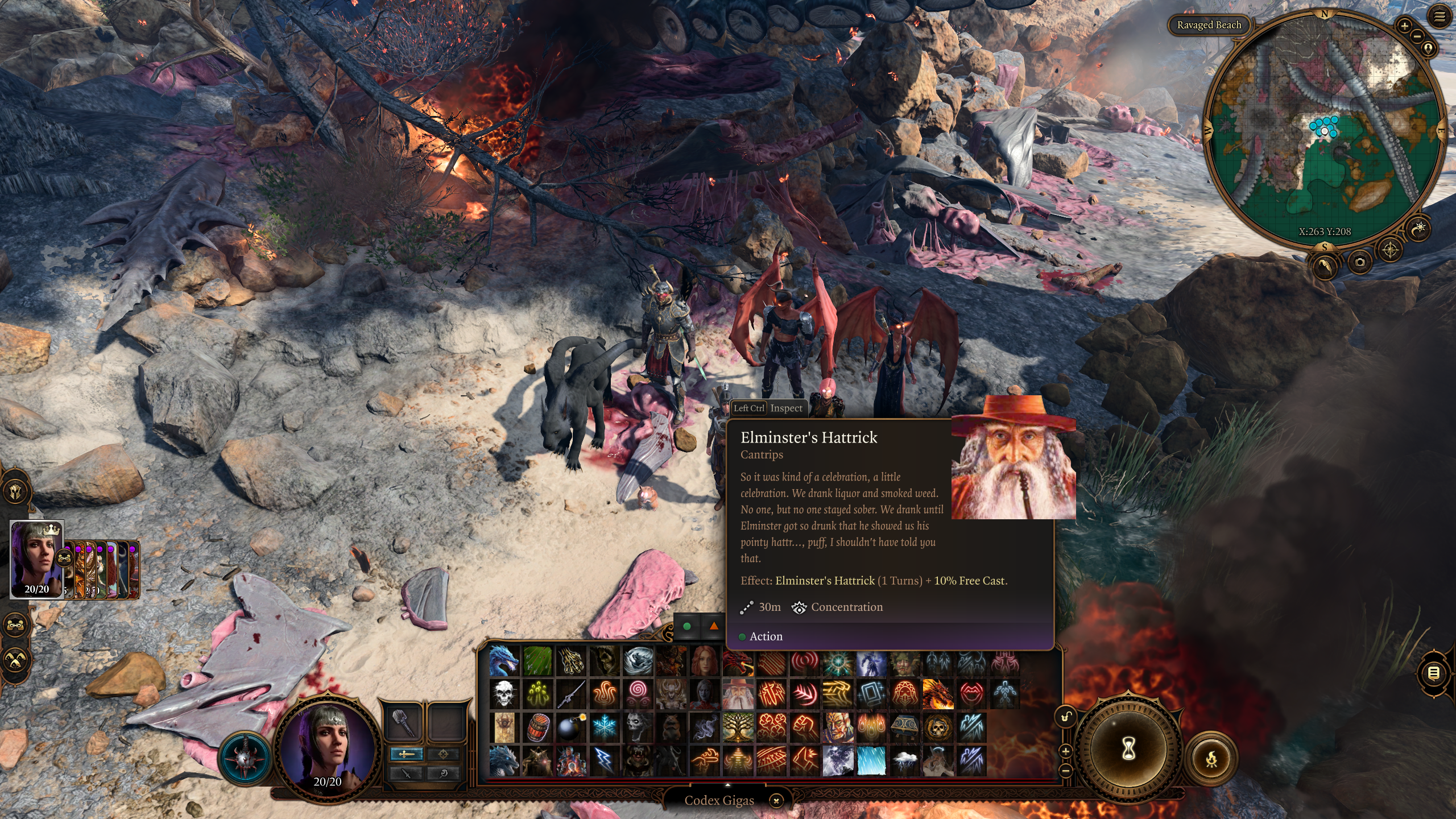Zoom out the minimap
This screenshot has width=1456, height=819.
pos(1417,36)
